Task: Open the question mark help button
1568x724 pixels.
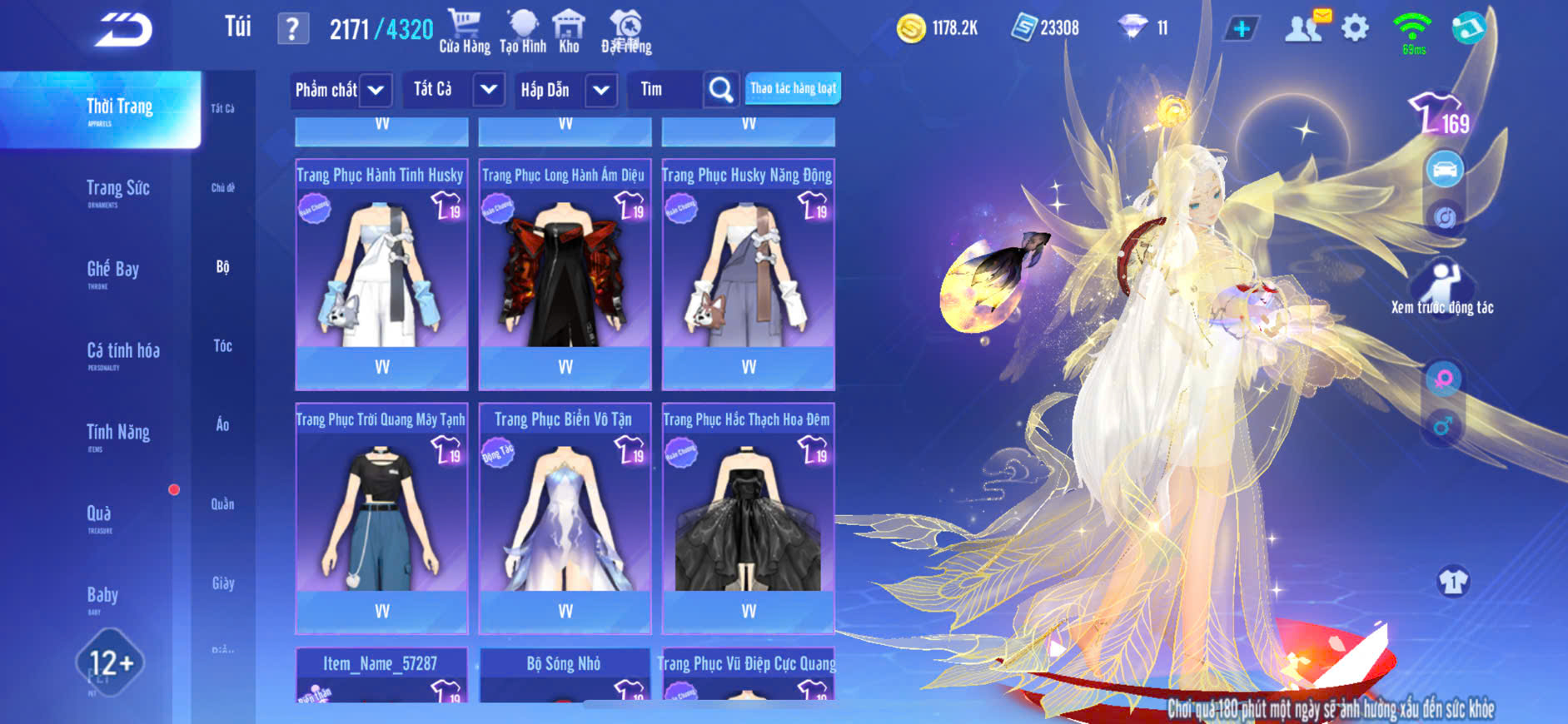Action: coord(292,30)
